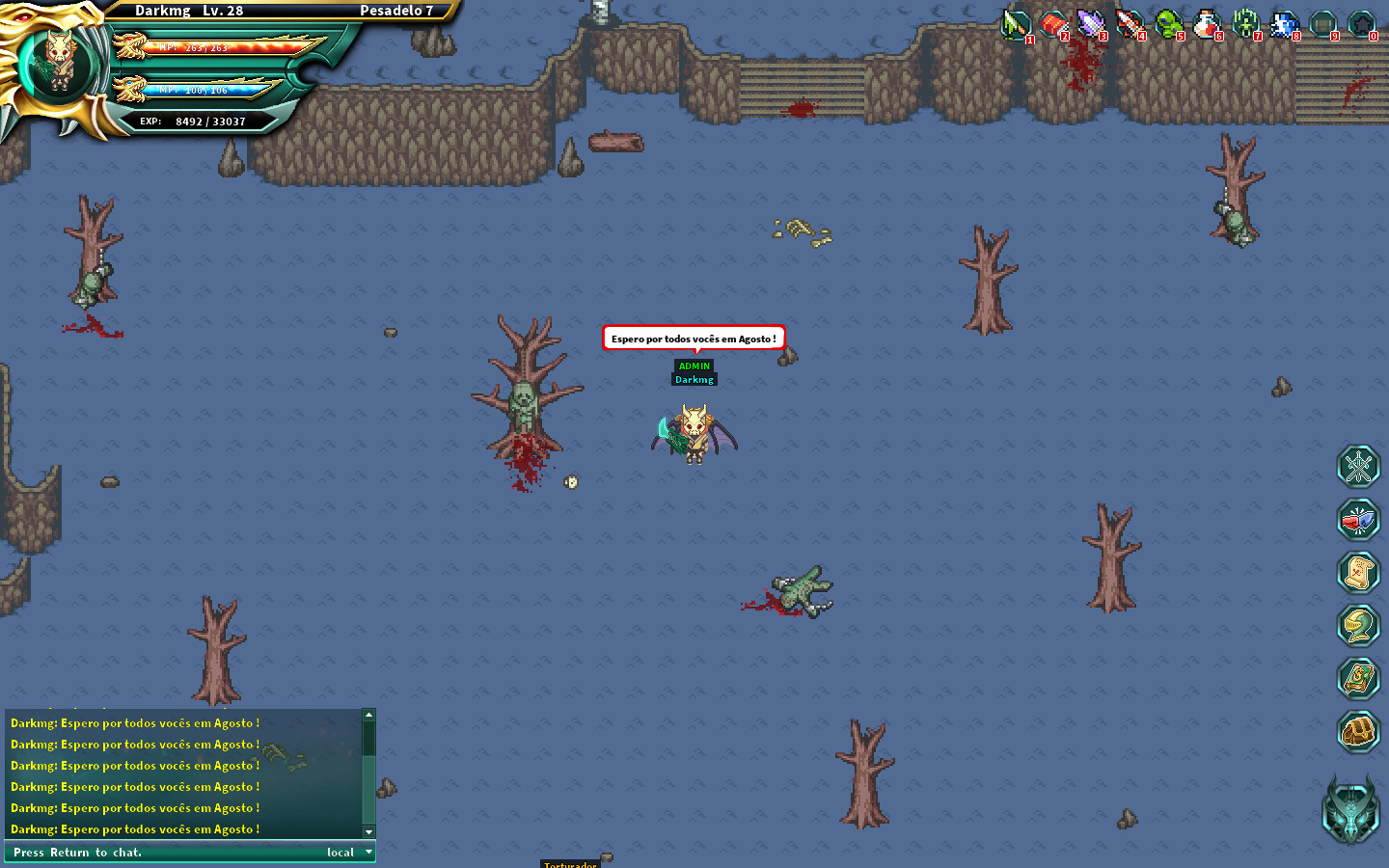Click the EXP 8492/33037 progress bar
1389x868 pixels.
pyautogui.click(x=193, y=121)
